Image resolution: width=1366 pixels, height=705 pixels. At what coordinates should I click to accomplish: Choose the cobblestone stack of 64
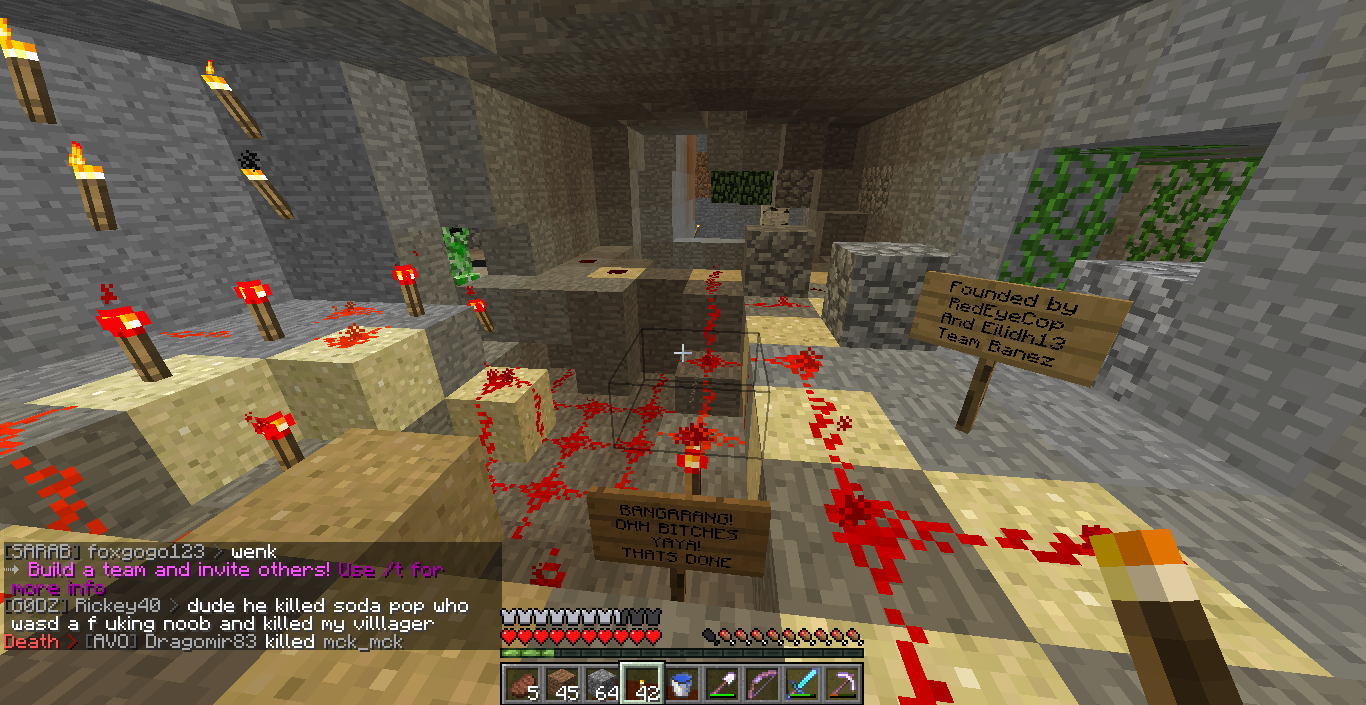[x=601, y=684]
